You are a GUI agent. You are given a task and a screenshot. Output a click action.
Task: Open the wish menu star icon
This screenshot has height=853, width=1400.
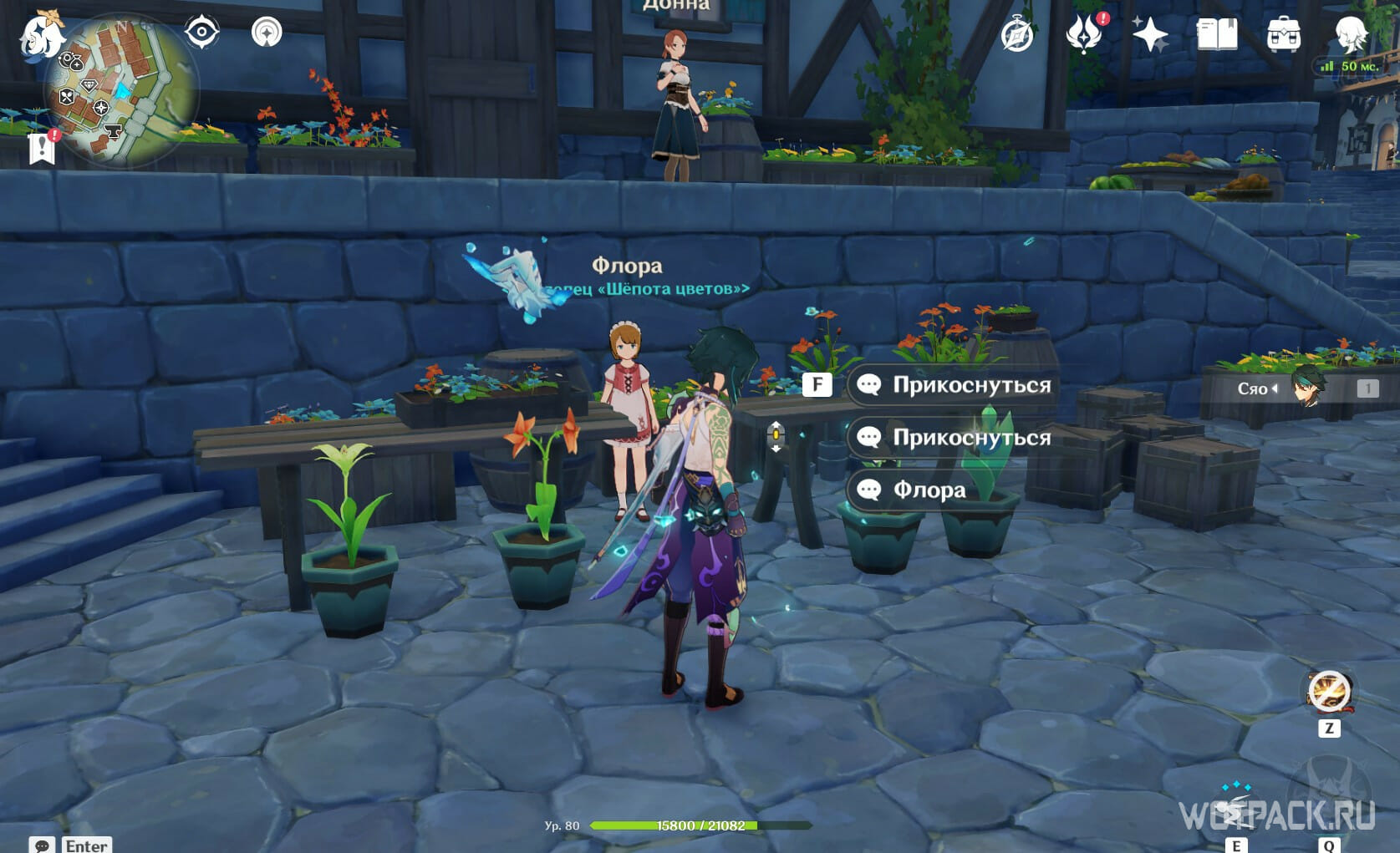1151,35
